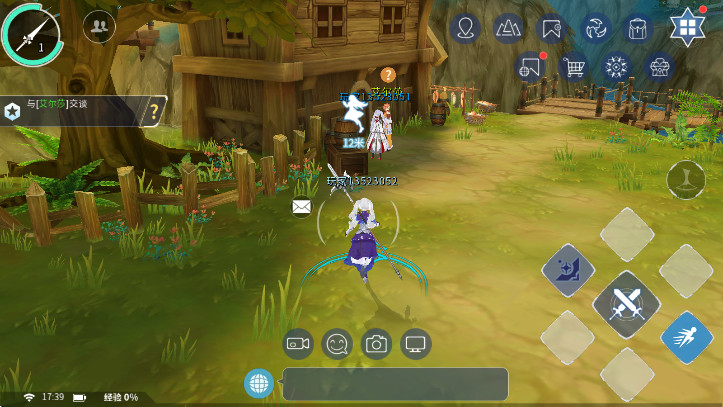Open the backpack inventory

pos(637,28)
